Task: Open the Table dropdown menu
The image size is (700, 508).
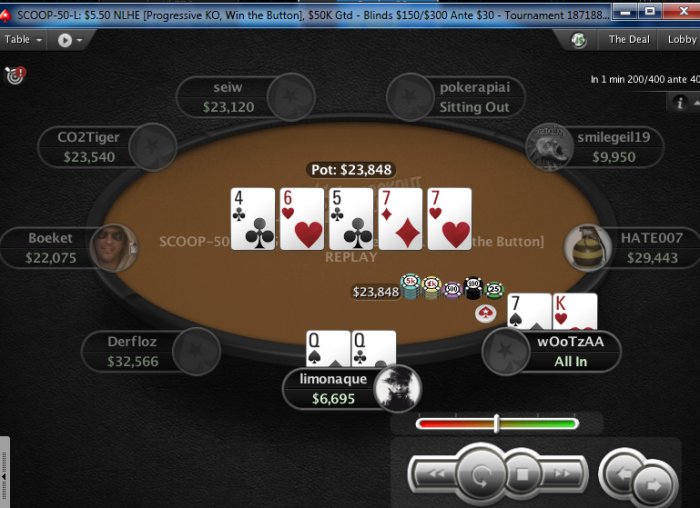Action: tap(22, 40)
